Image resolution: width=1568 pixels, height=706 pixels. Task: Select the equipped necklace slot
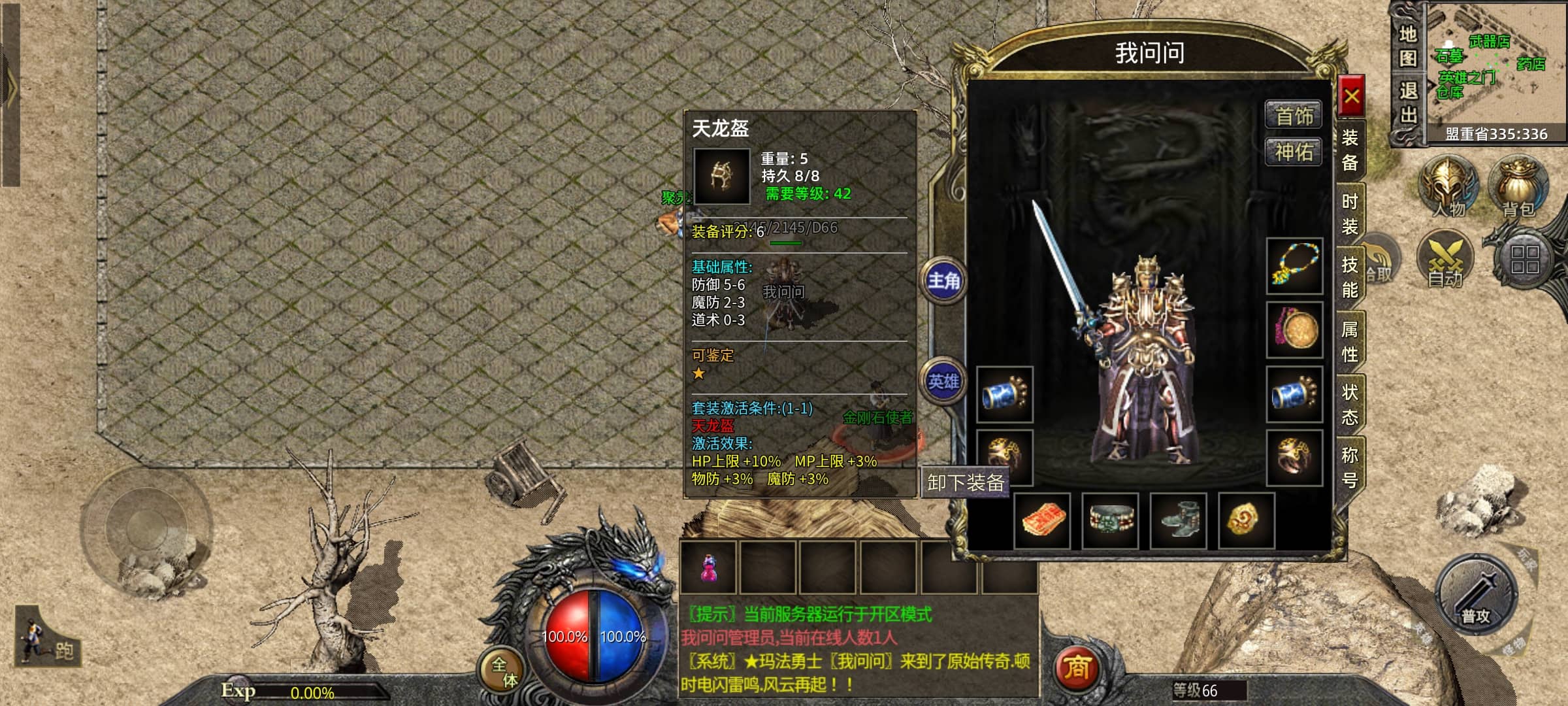pyautogui.click(x=1294, y=265)
